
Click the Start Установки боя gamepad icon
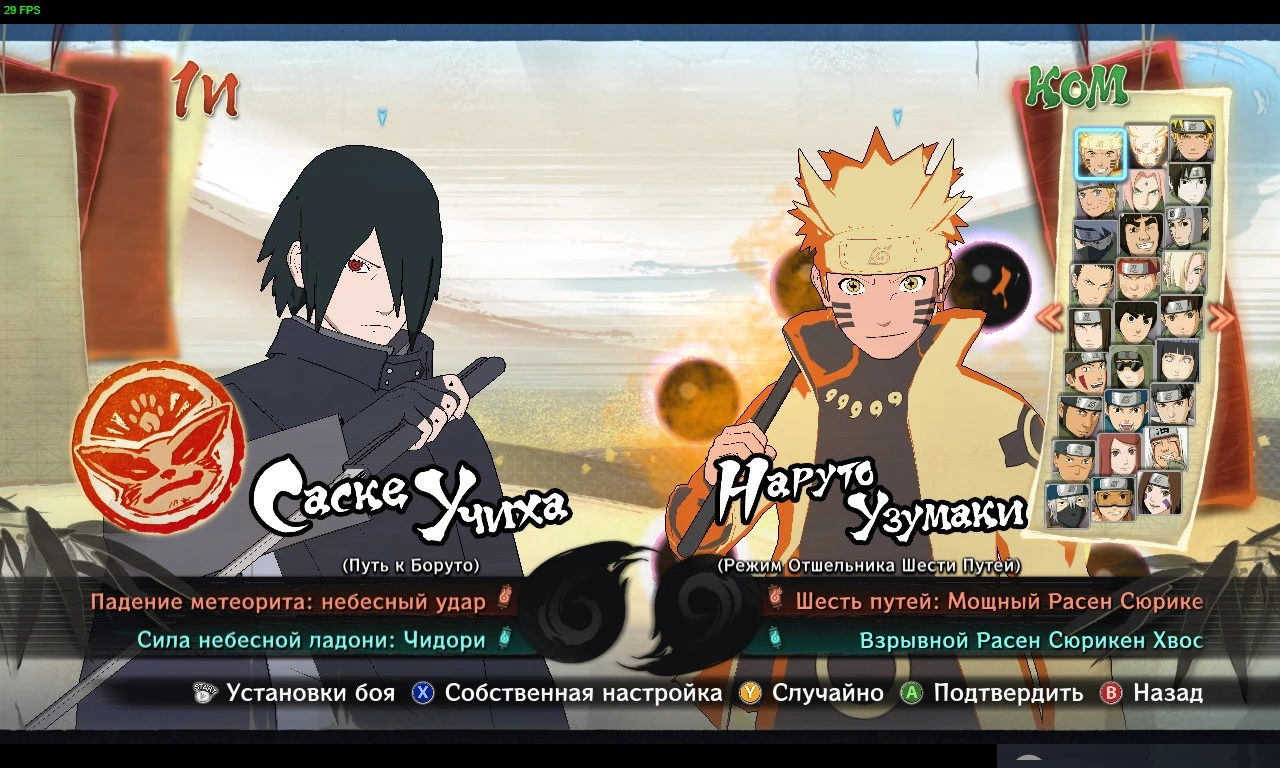[x=203, y=692]
